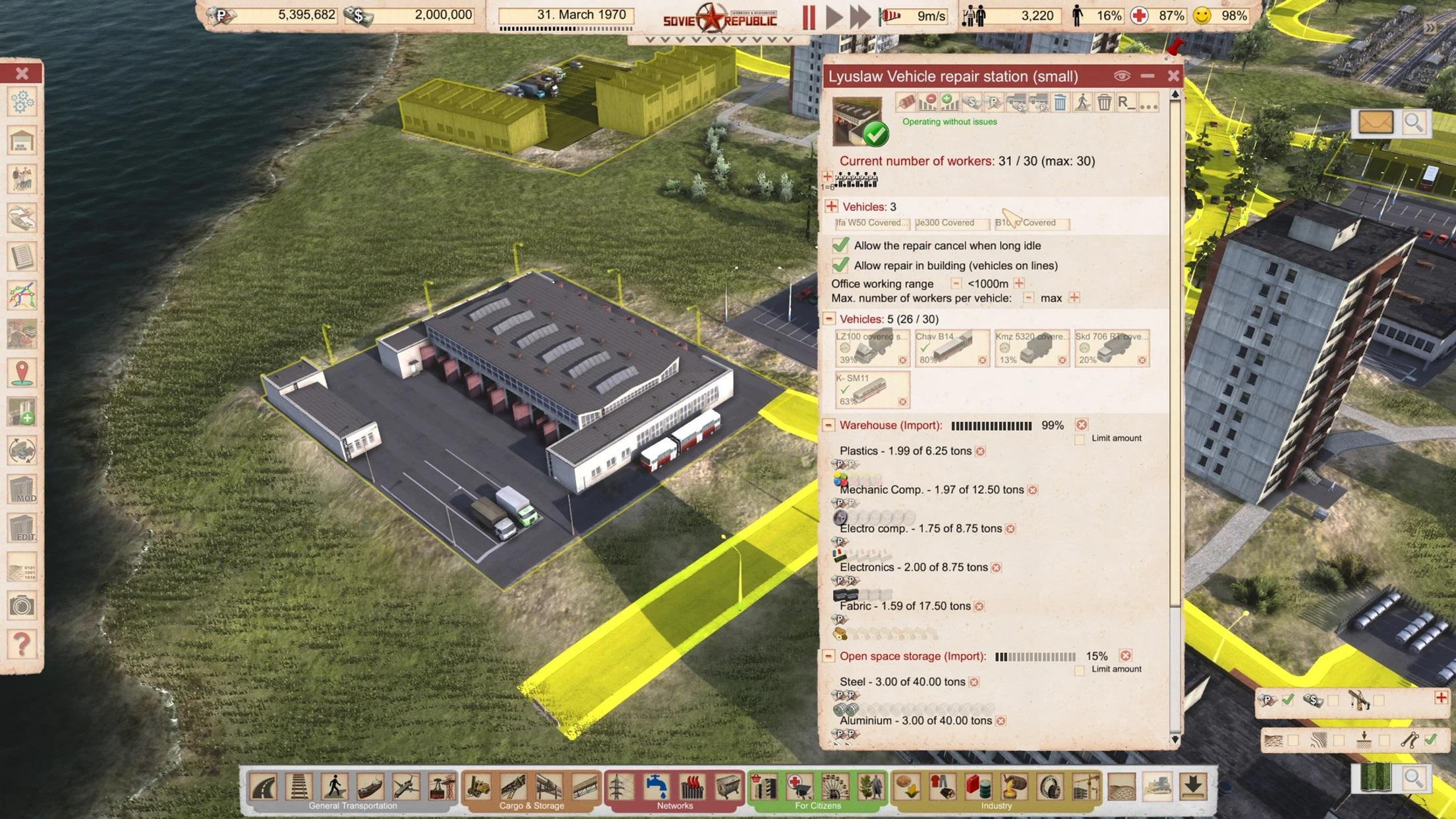This screenshot has height=819, width=1456.
Task: Decrease max workers per vehicle
Action: [1028, 298]
